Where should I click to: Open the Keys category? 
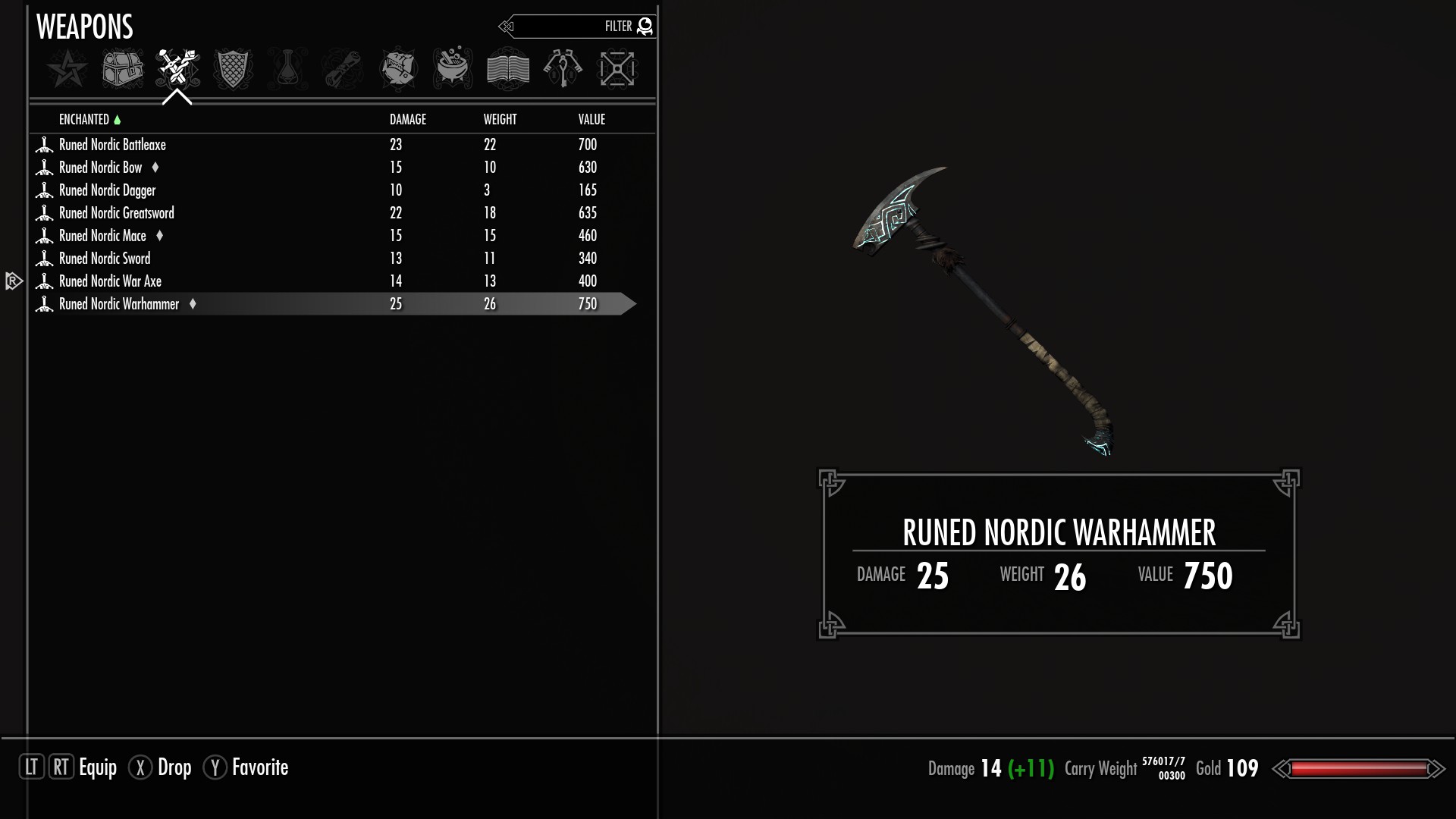click(x=563, y=69)
